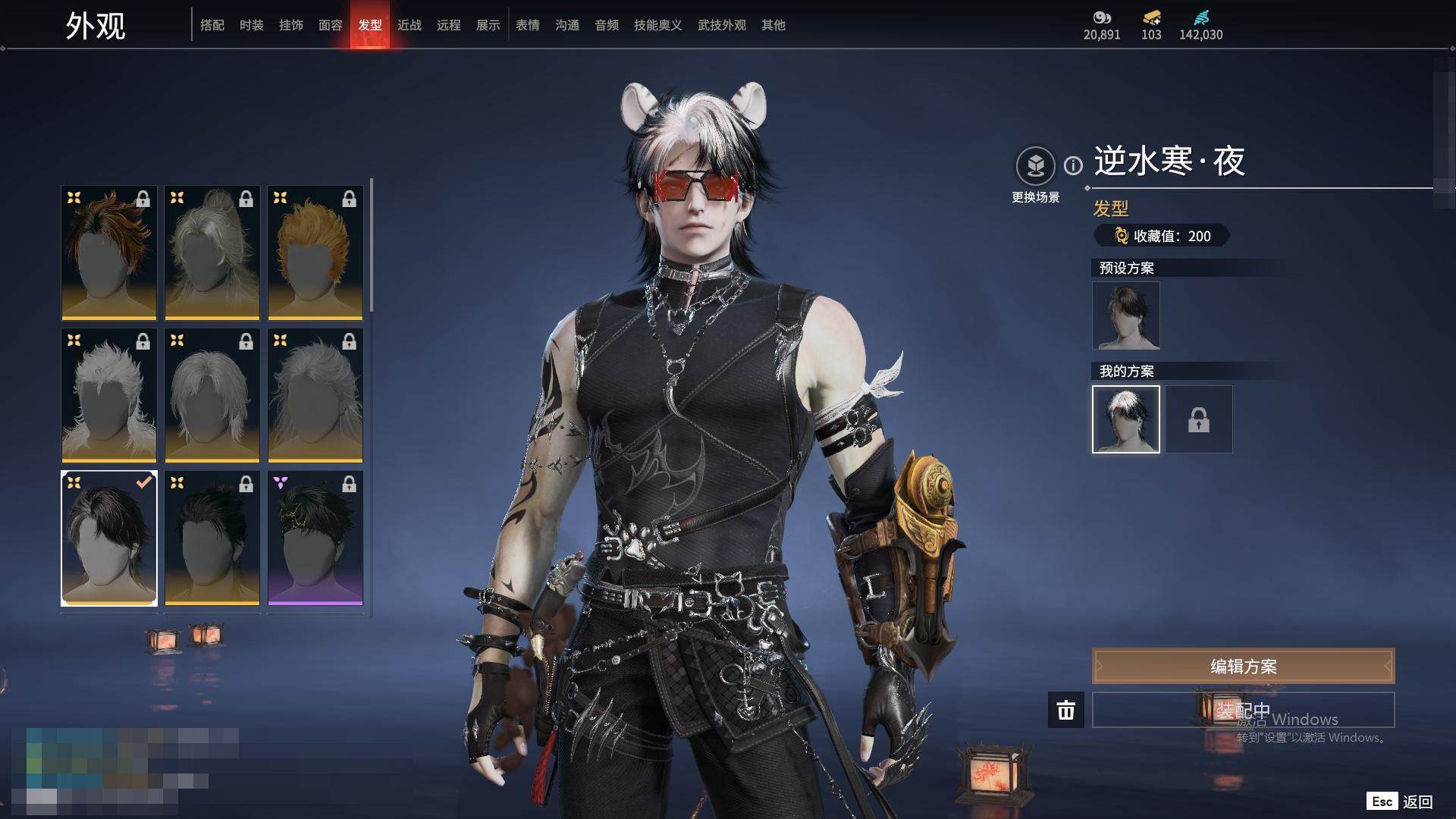The height and width of the screenshot is (819, 1456).
Task: Select the white-streaked 我的方案 thumbnail
Action: tap(1126, 419)
